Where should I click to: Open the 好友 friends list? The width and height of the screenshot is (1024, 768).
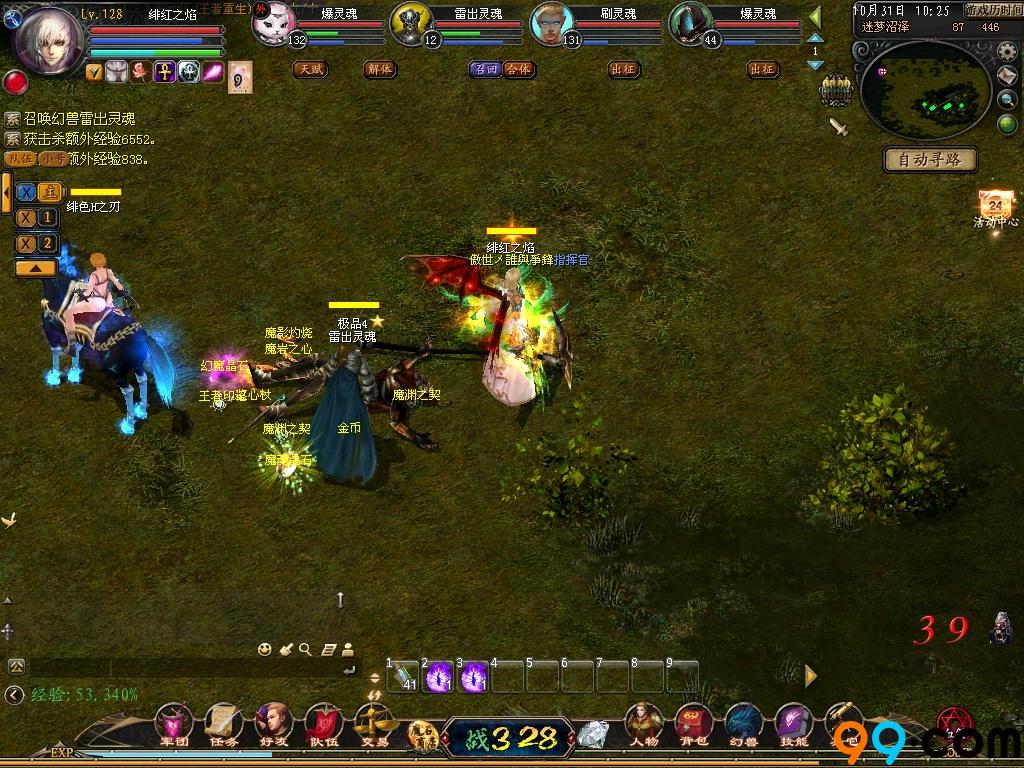[273, 722]
